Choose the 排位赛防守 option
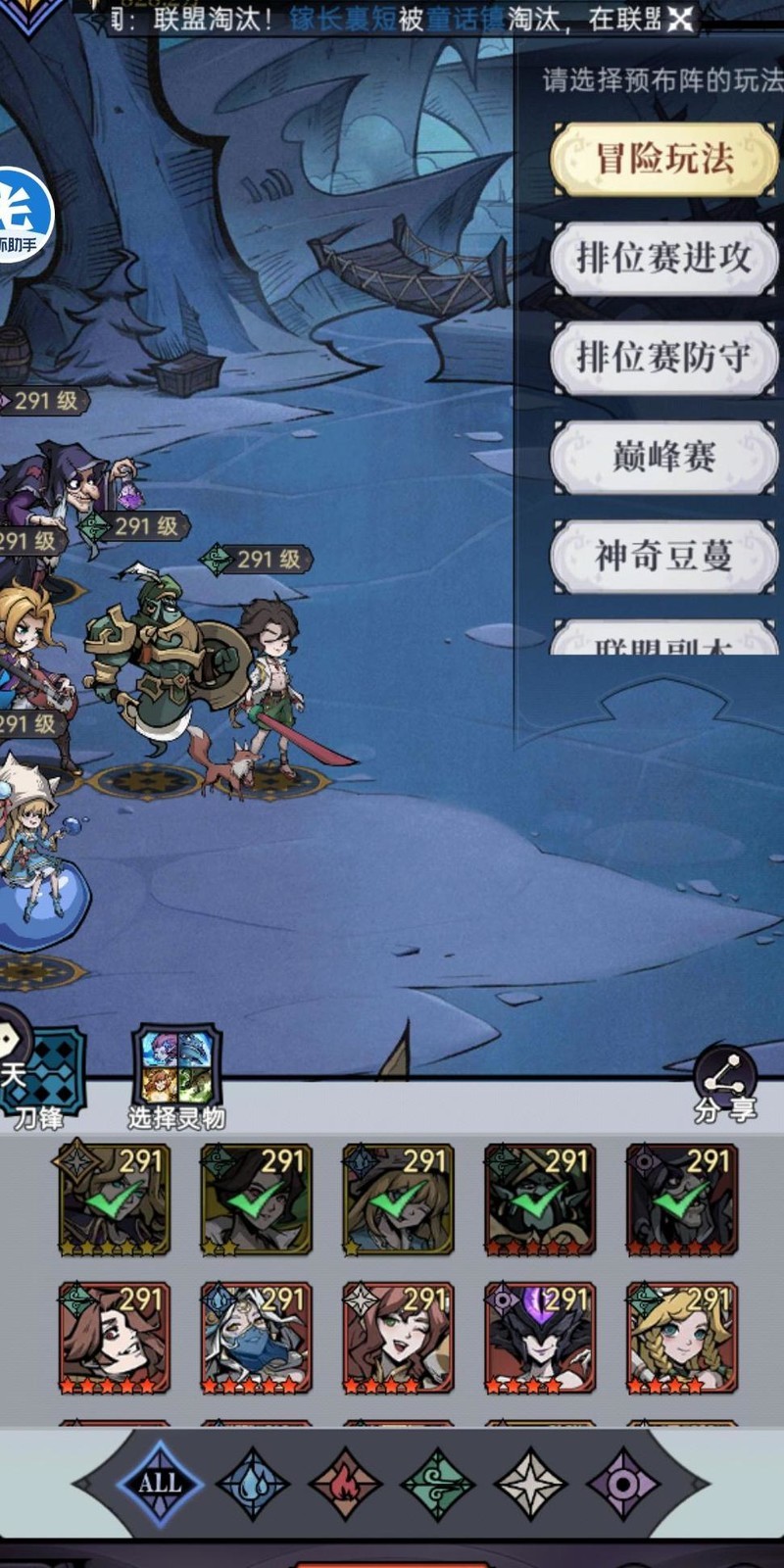 tap(664, 358)
